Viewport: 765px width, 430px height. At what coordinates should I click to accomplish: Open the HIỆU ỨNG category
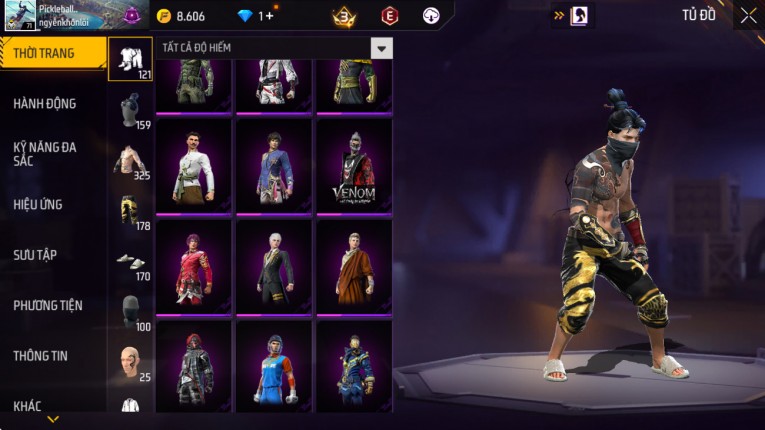click(39, 204)
